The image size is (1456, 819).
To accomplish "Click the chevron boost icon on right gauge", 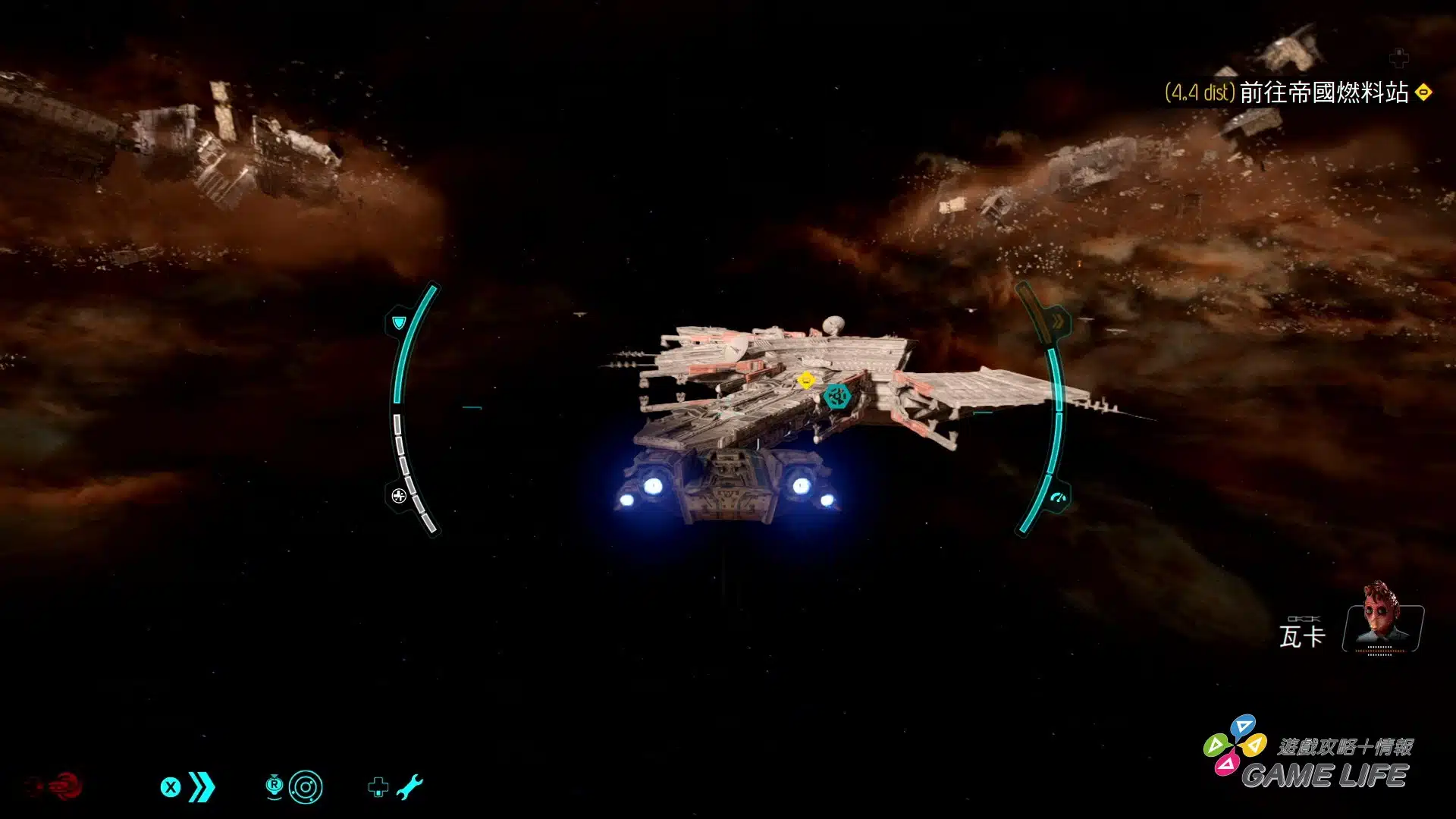I will [x=1057, y=322].
